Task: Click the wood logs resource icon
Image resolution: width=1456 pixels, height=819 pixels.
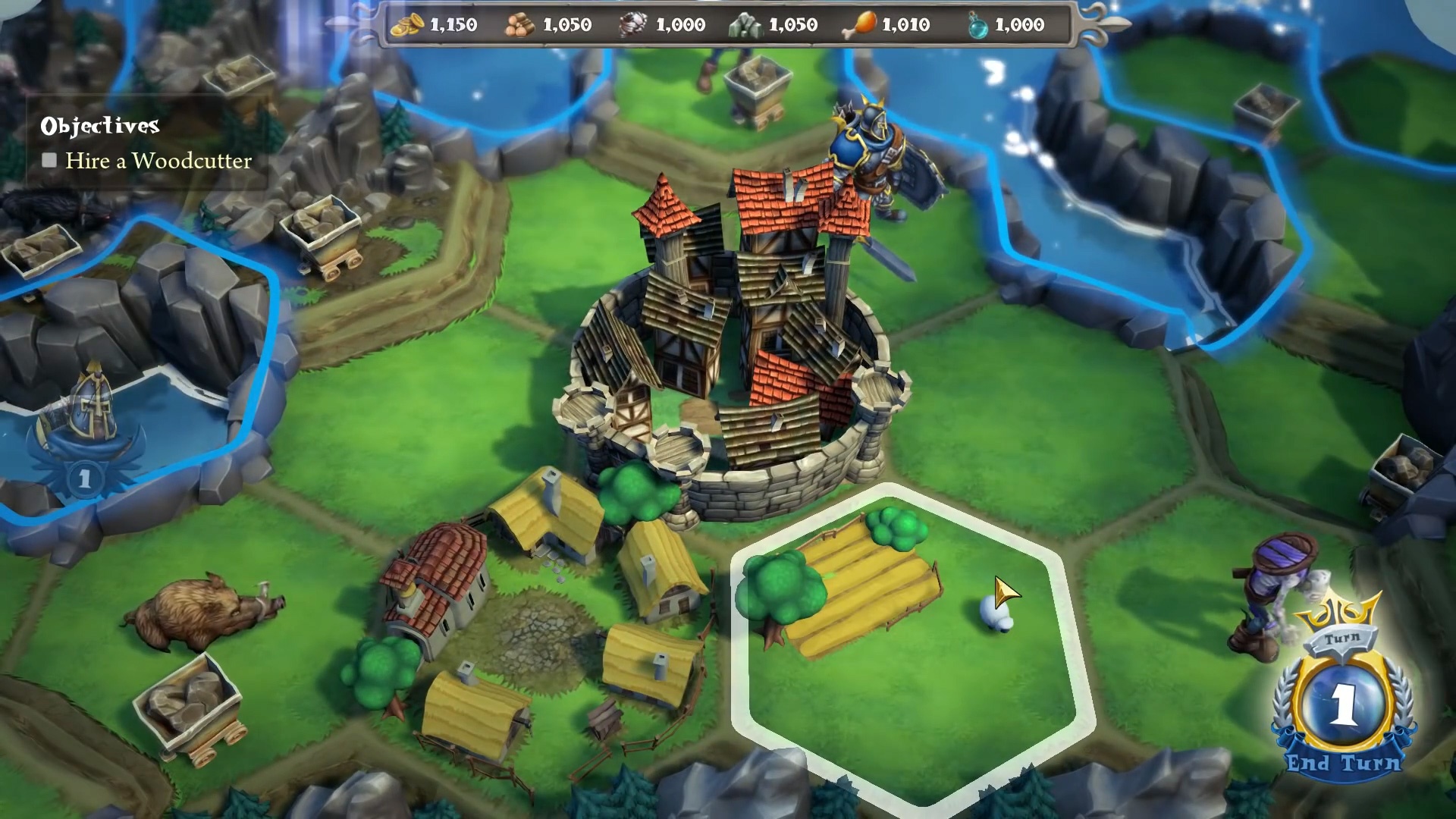Action: (x=519, y=24)
